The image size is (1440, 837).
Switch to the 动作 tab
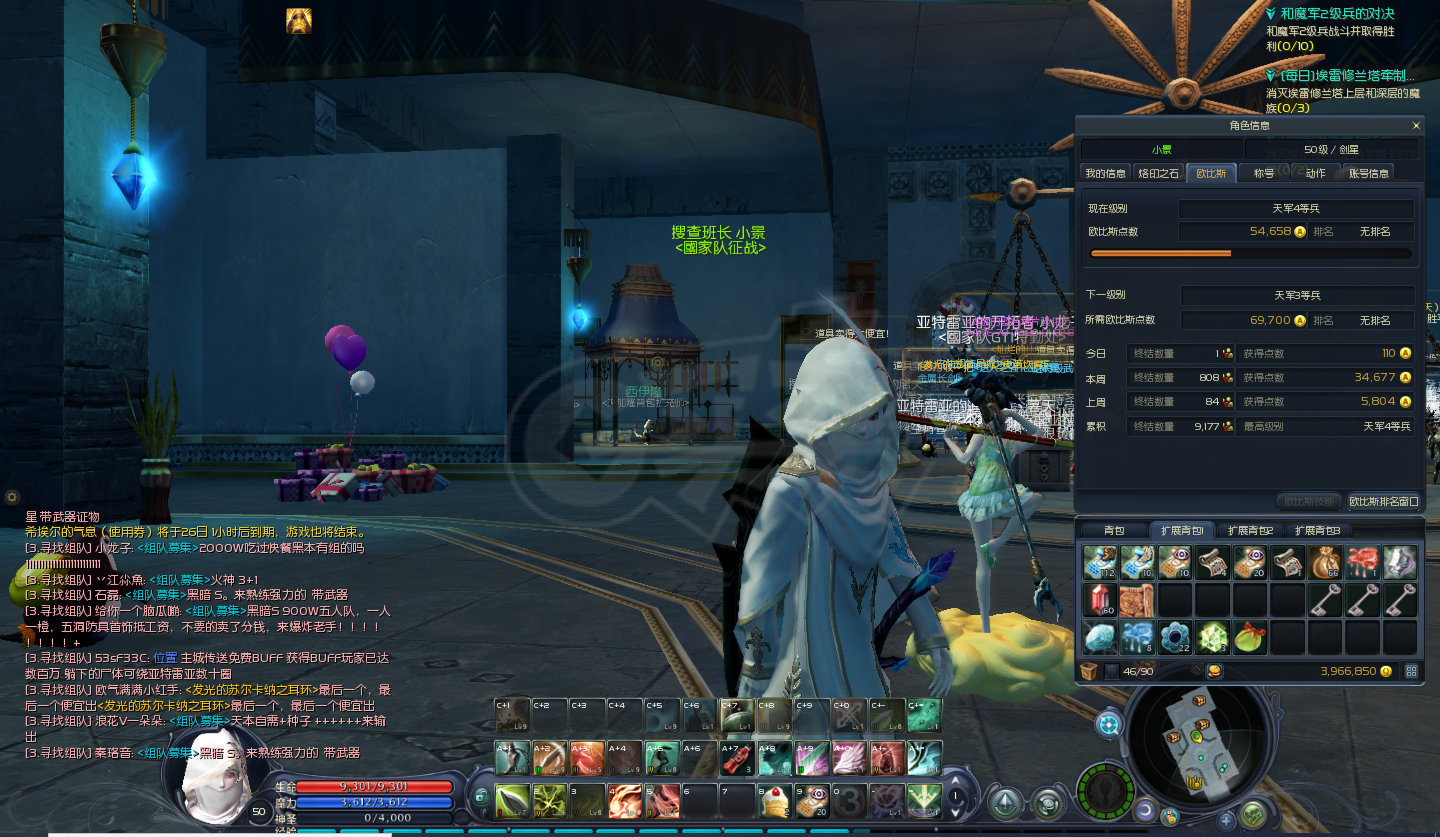pos(1316,173)
